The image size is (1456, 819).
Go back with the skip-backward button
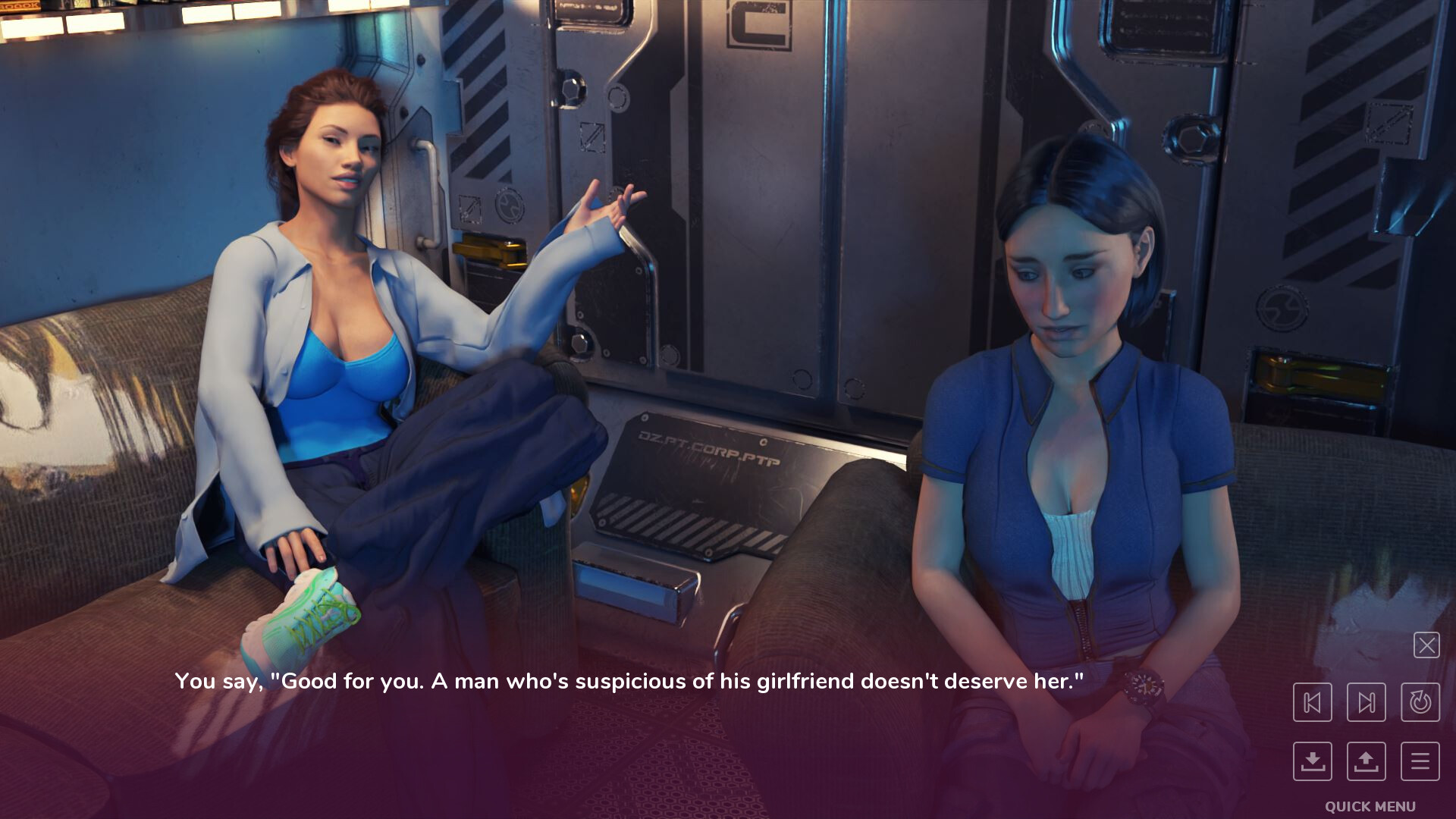(1312, 702)
